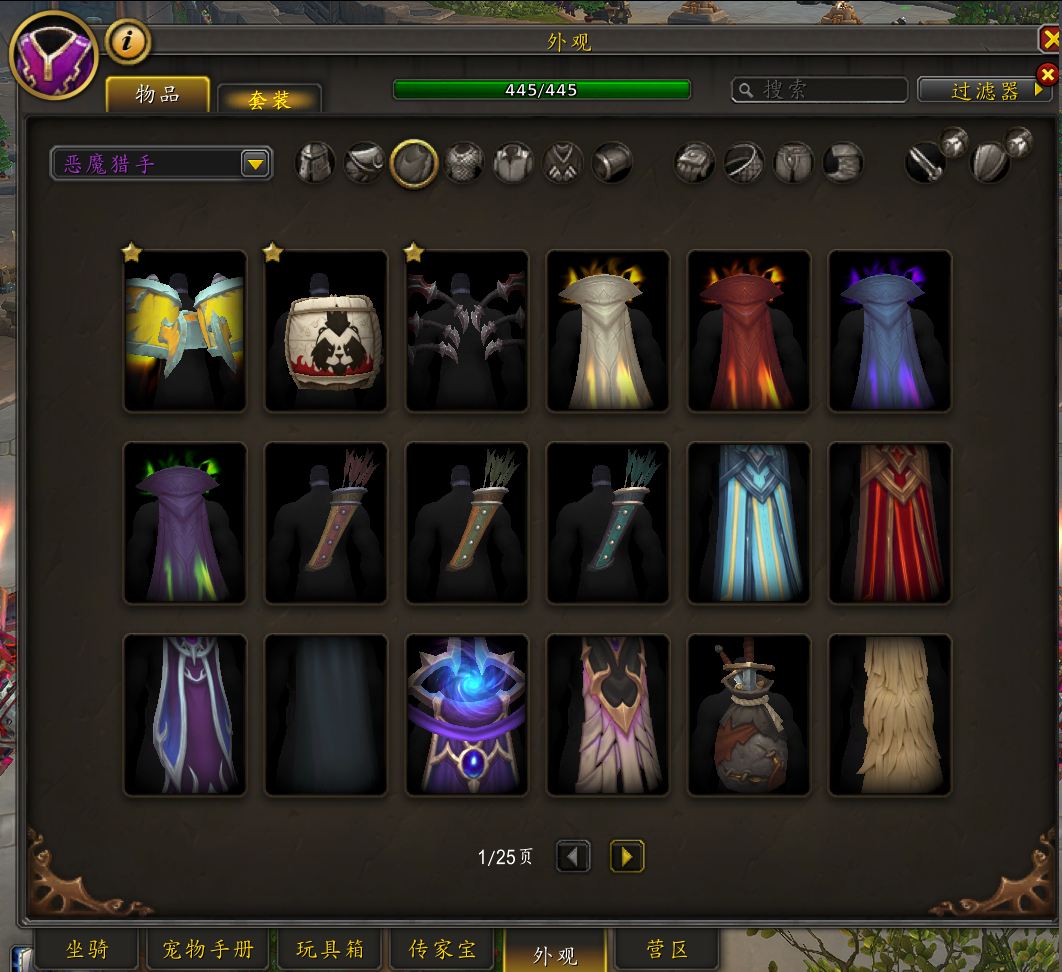Switch to the 套装 tab
The width and height of the screenshot is (1062, 972).
click(x=269, y=99)
